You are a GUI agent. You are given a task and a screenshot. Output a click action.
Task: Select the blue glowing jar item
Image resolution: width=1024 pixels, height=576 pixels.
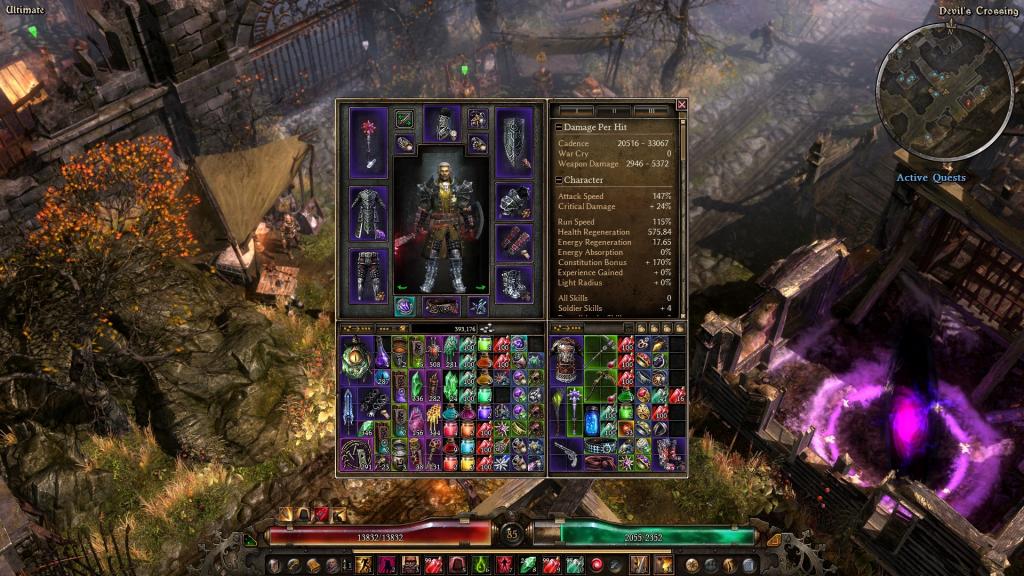coord(592,418)
